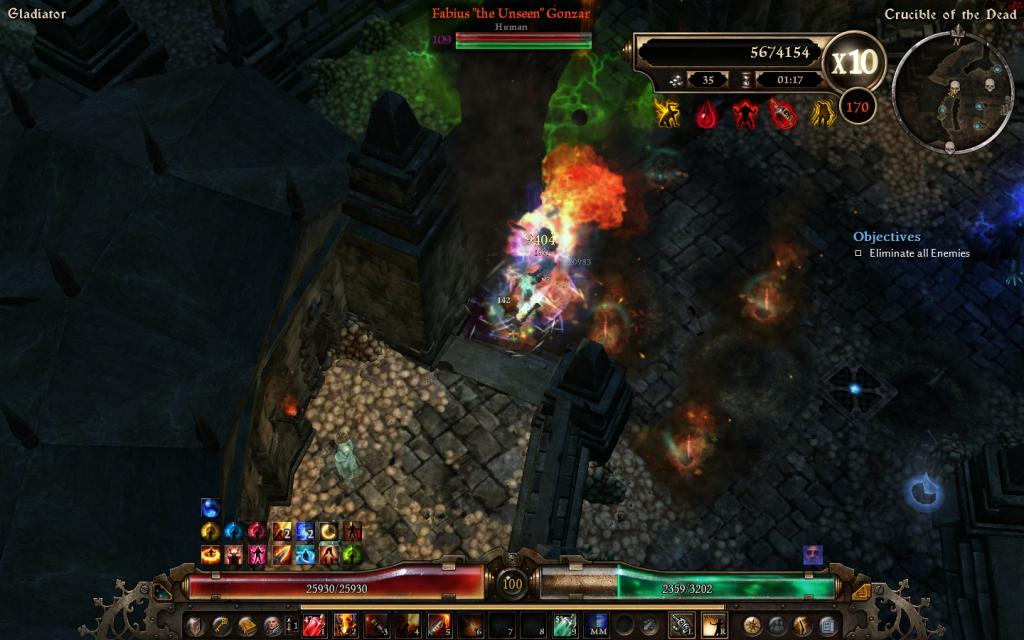Click the red vial buff icon
1024x640 pixels.
(x=783, y=115)
